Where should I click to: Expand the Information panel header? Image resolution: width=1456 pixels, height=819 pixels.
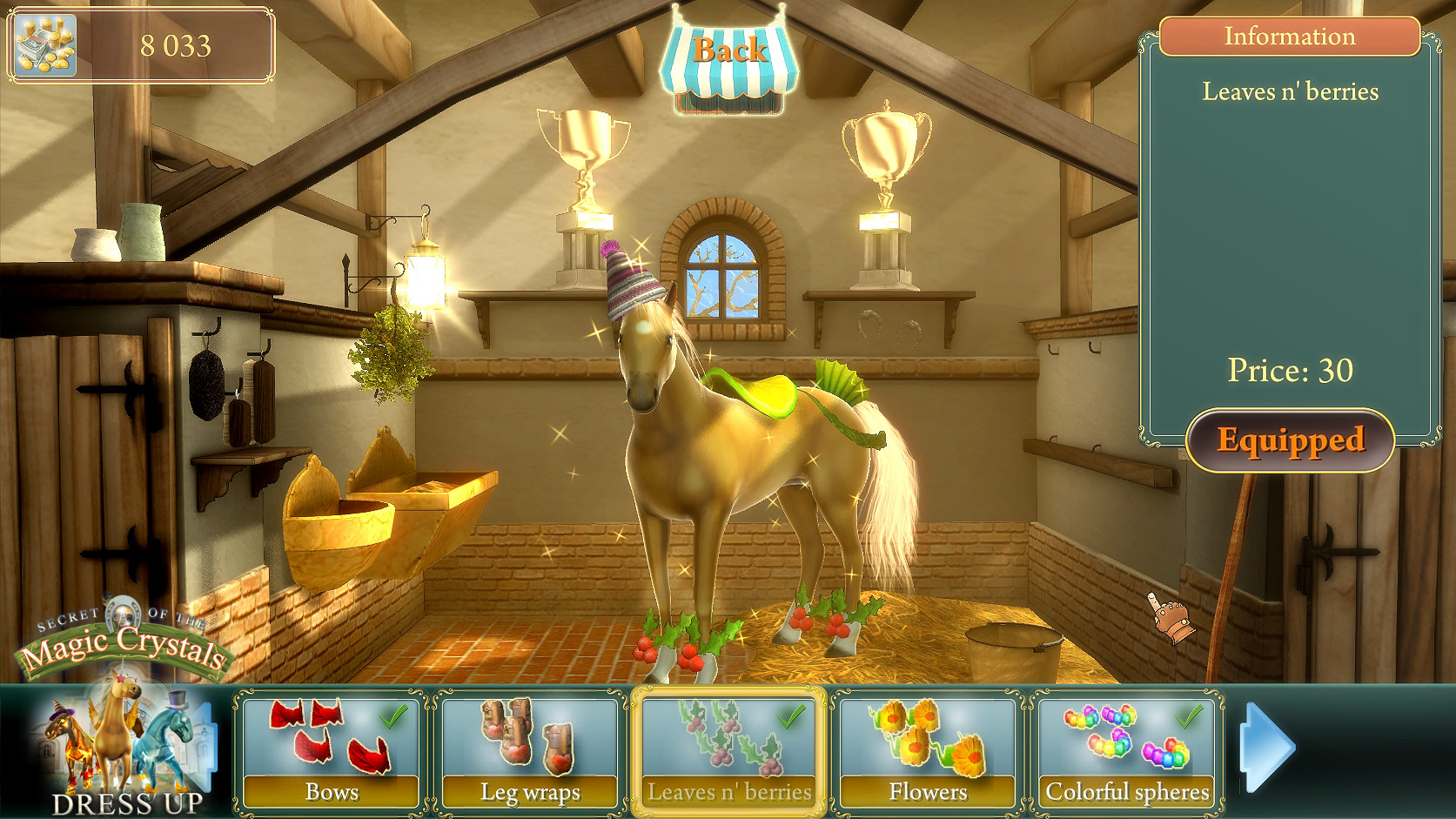[1290, 37]
